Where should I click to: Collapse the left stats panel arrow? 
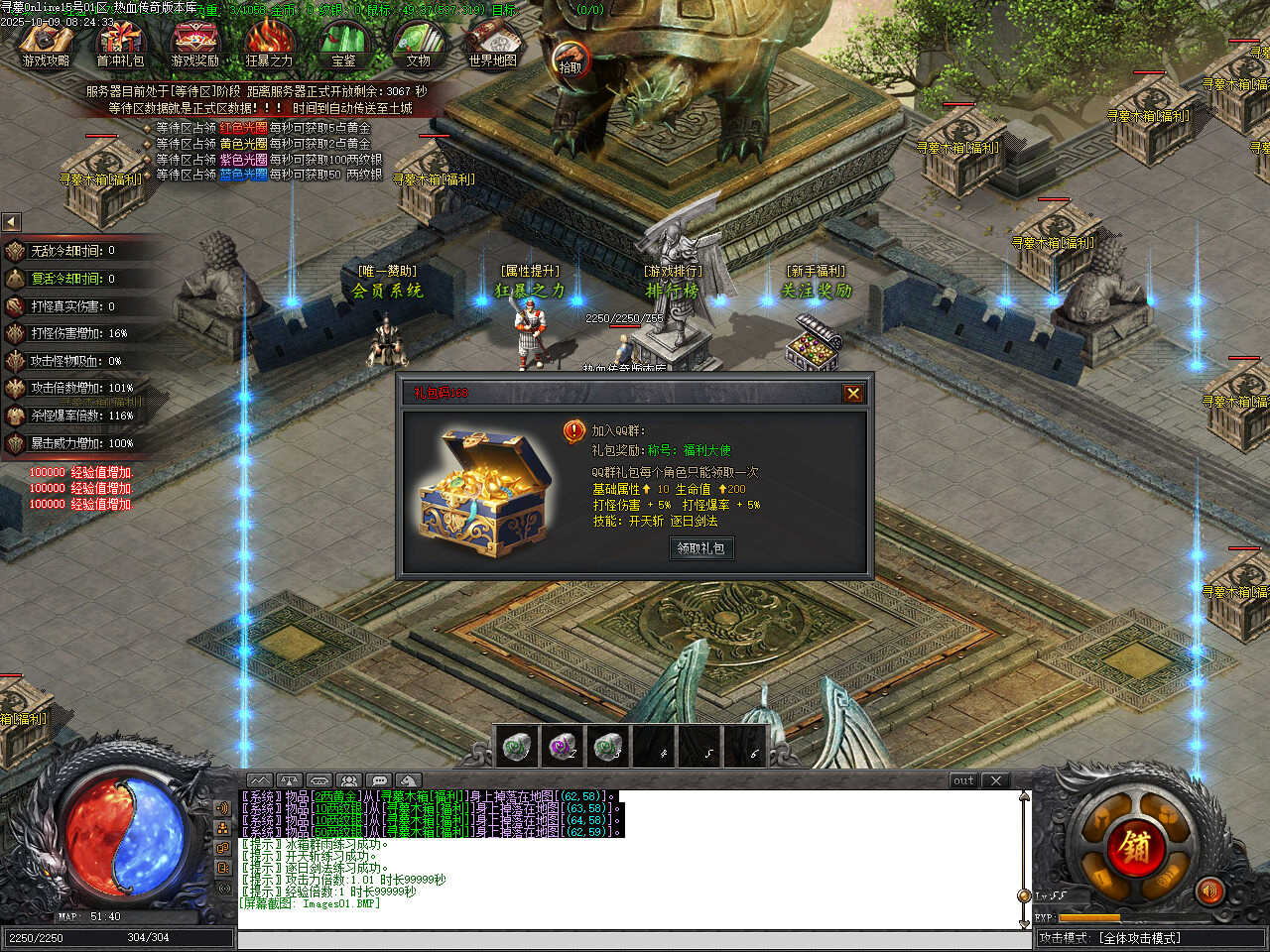coord(11,222)
